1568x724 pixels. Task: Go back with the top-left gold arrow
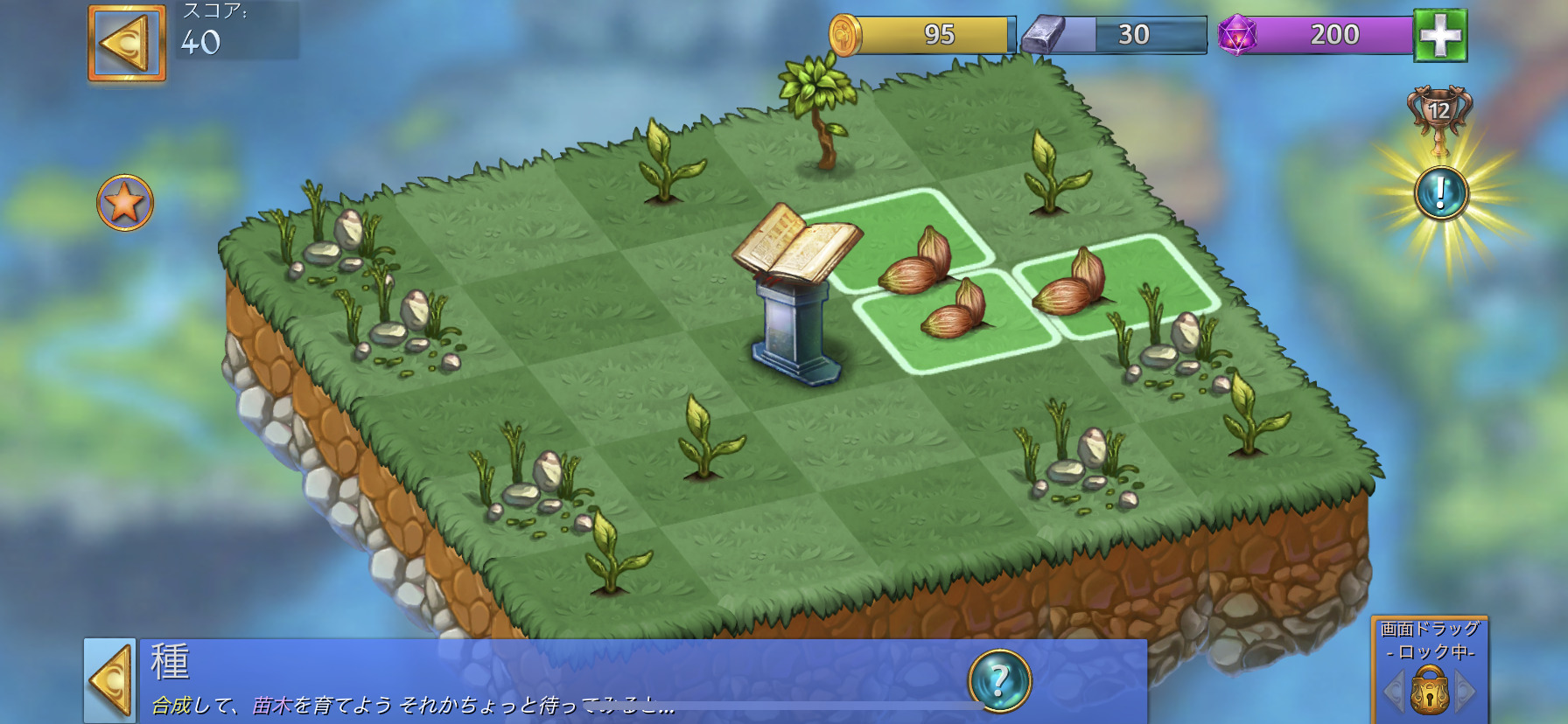pos(127,43)
